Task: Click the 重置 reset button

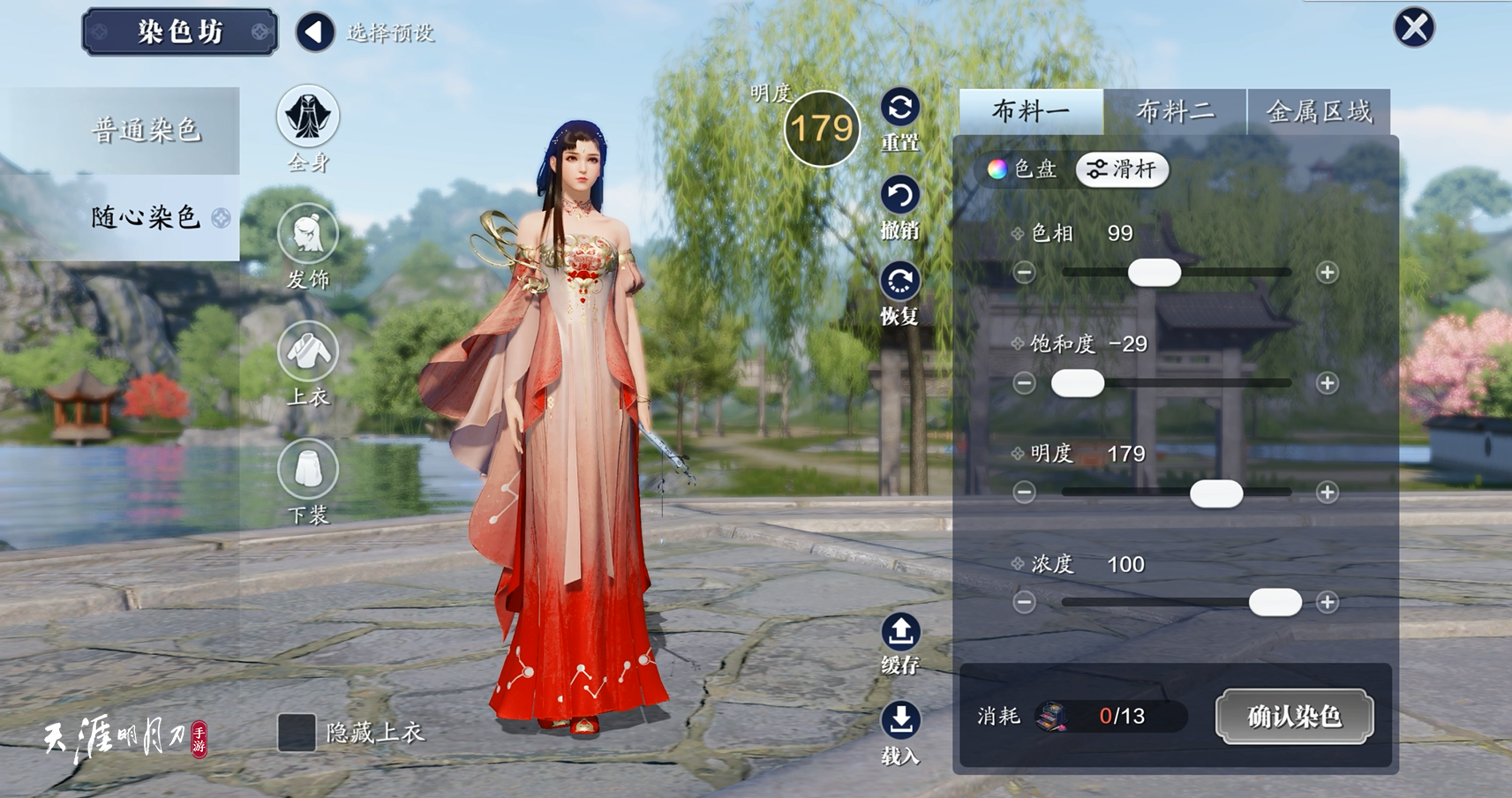Action: tap(900, 109)
